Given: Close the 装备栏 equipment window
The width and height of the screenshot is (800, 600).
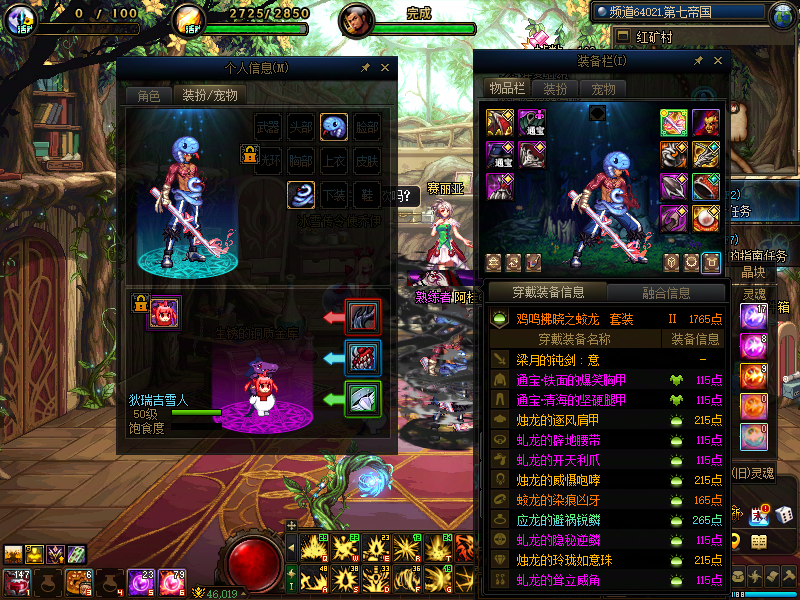Looking at the screenshot, I should [717, 61].
